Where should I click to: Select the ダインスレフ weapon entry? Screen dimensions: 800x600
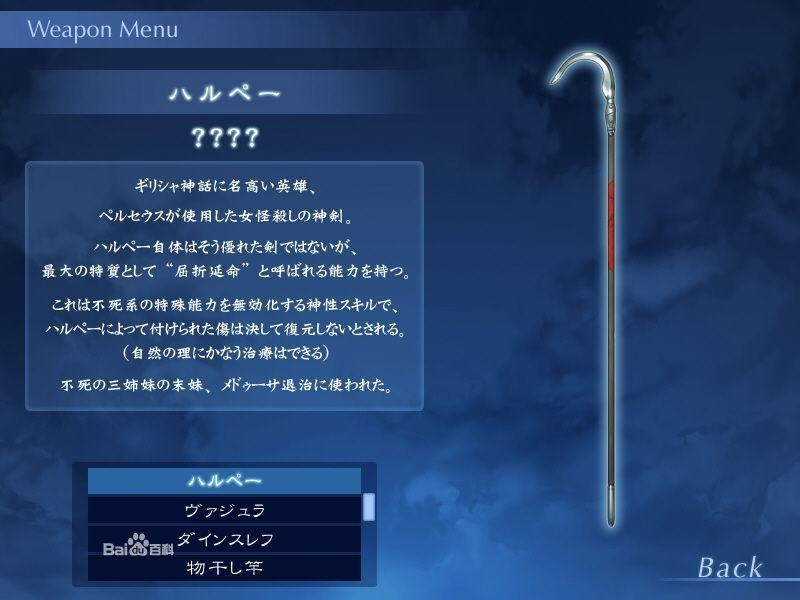coord(224,539)
